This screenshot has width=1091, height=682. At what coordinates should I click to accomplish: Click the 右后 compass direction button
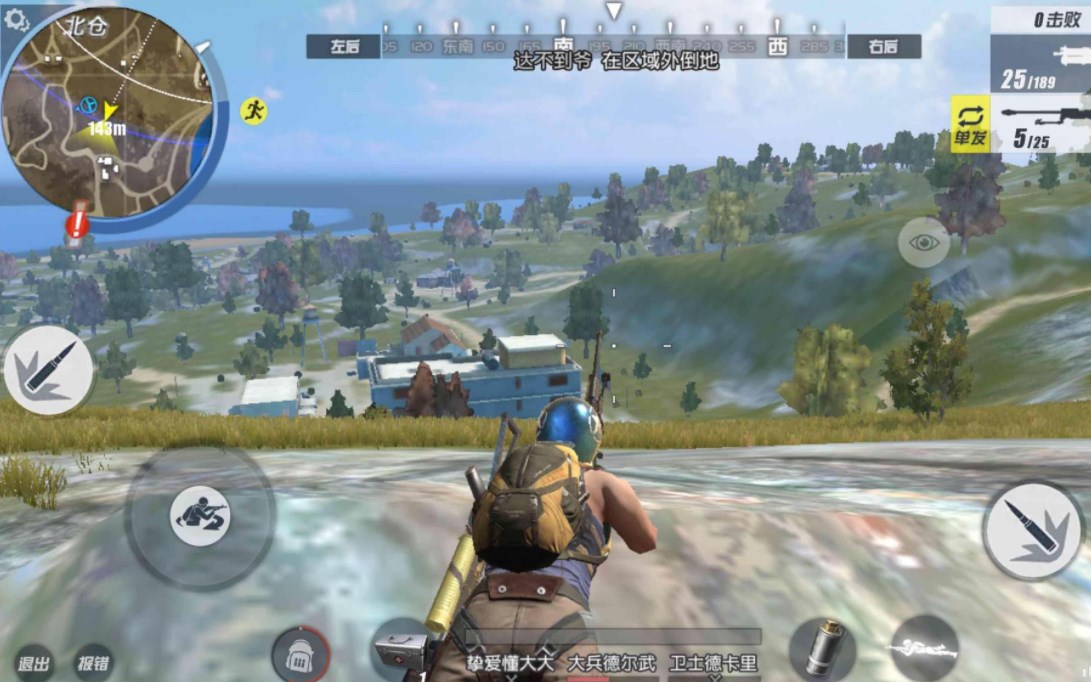point(883,46)
